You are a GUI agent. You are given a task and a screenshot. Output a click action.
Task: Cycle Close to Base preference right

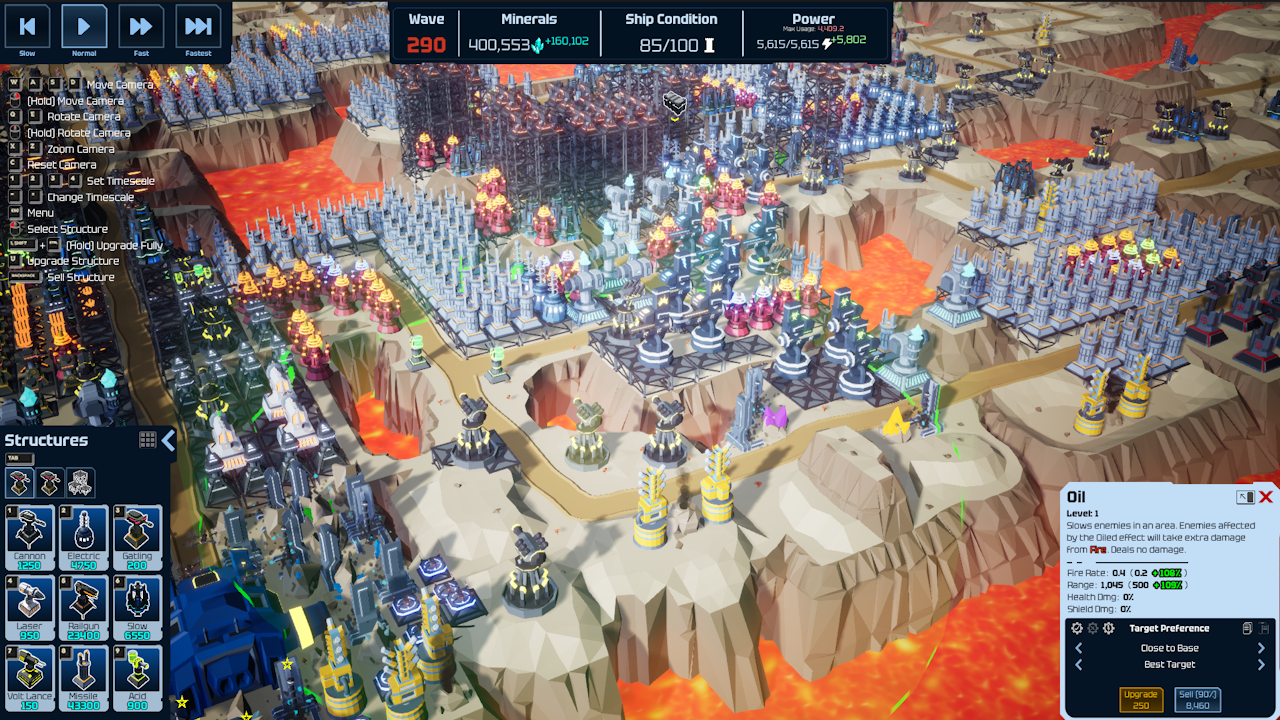1261,648
